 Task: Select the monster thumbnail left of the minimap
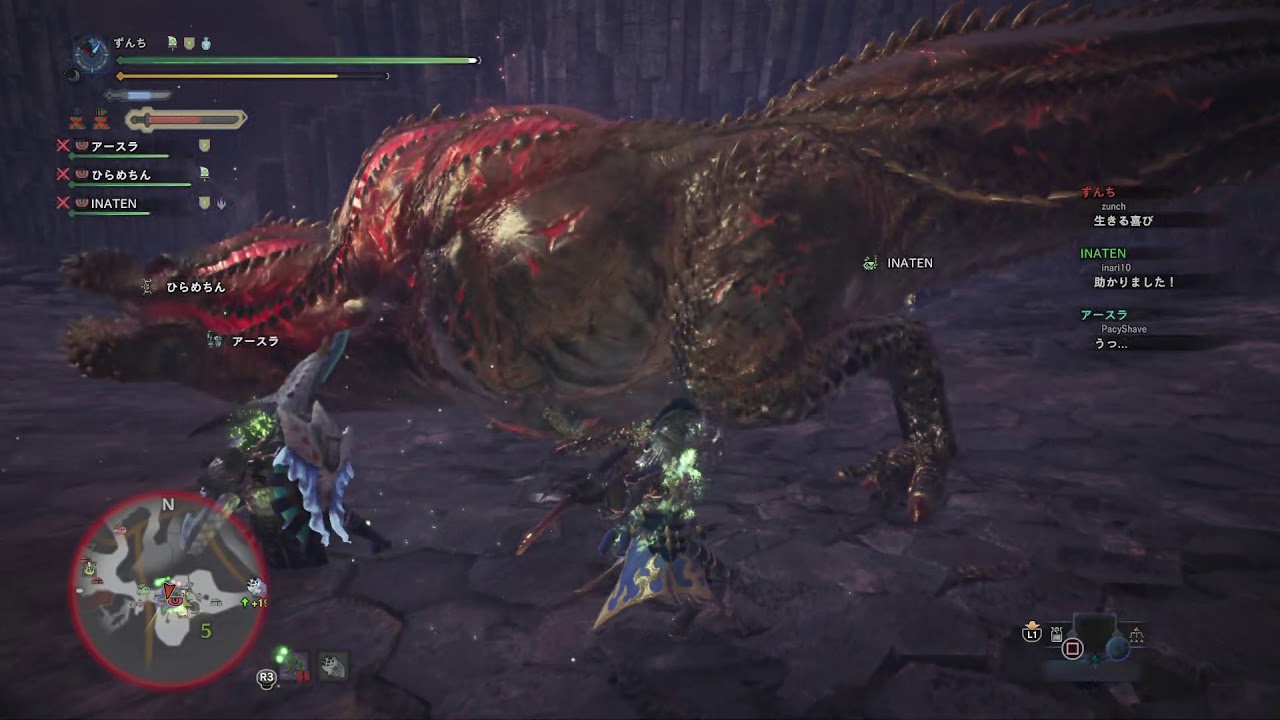(333, 667)
